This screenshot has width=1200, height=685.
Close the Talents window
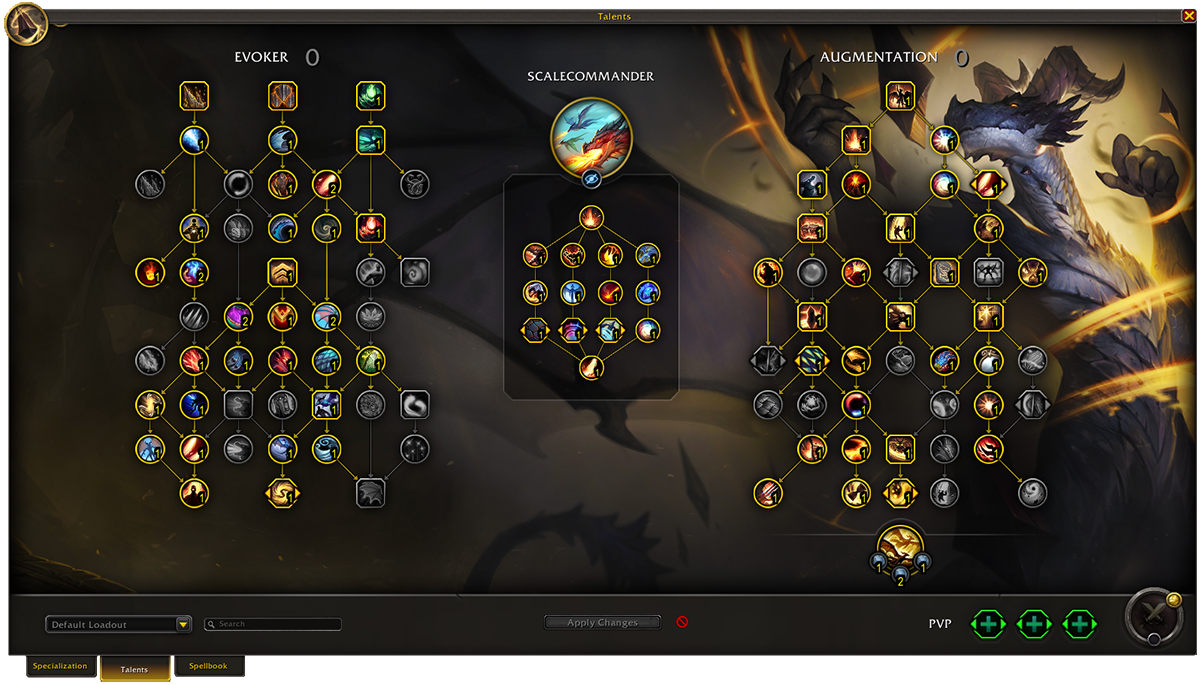click(x=1188, y=15)
